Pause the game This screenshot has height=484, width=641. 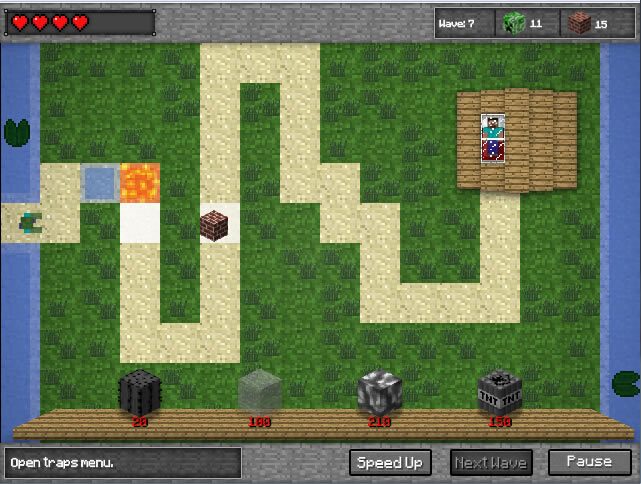[x=589, y=462]
